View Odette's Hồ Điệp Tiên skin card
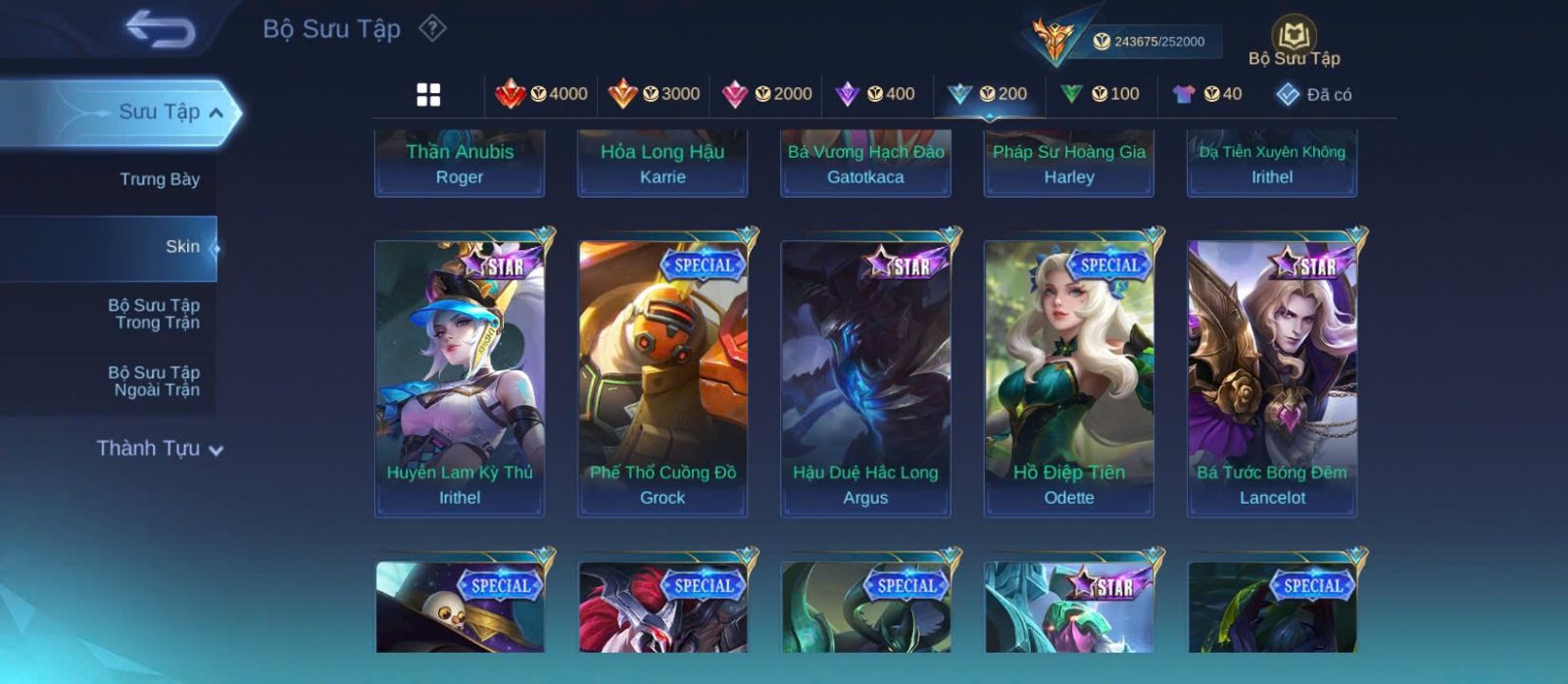The height and width of the screenshot is (684, 1568). pyautogui.click(x=1068, y=377)
